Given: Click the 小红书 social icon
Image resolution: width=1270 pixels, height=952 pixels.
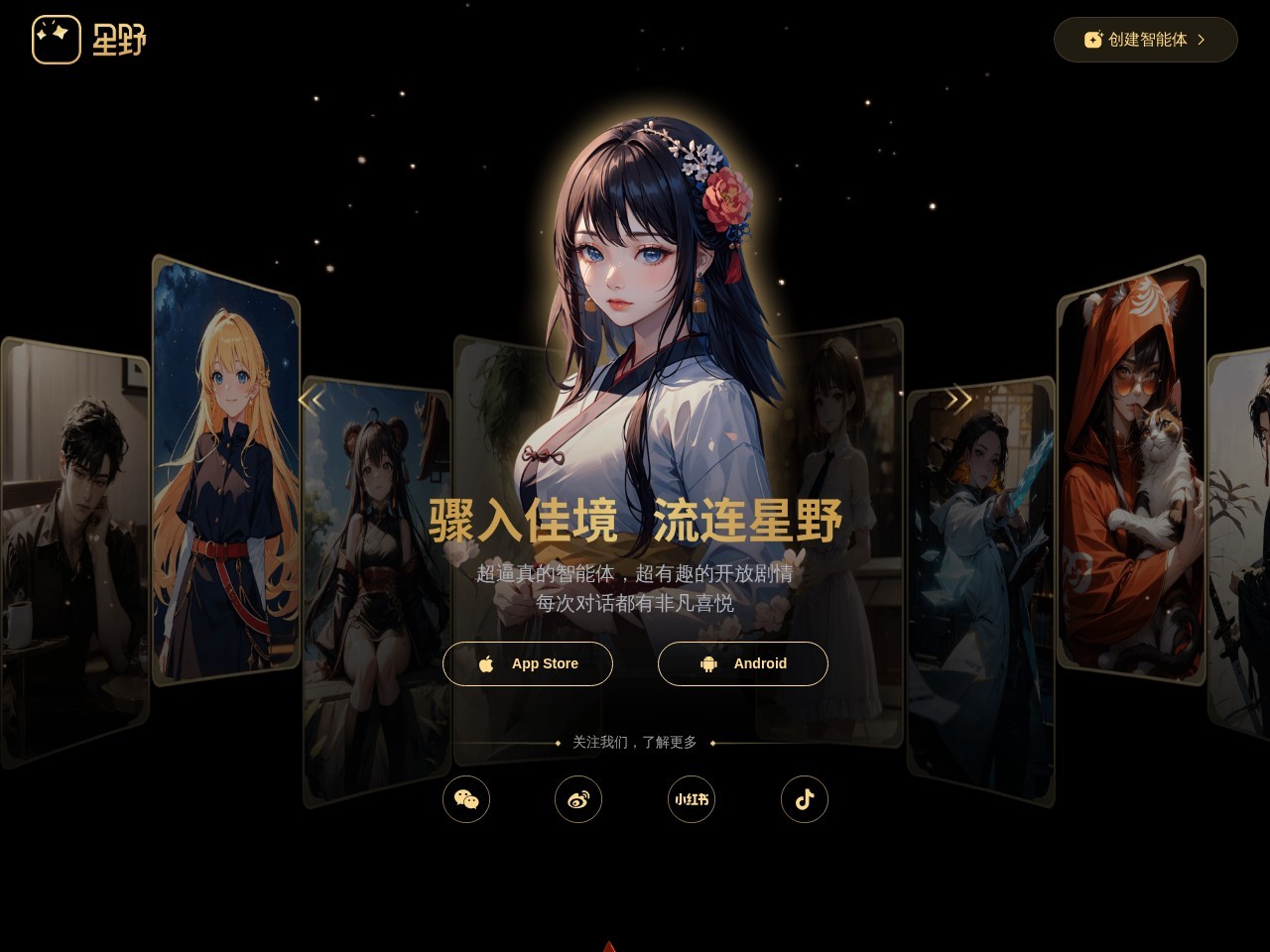Looking at the screenshot, I should click(691, 799).
